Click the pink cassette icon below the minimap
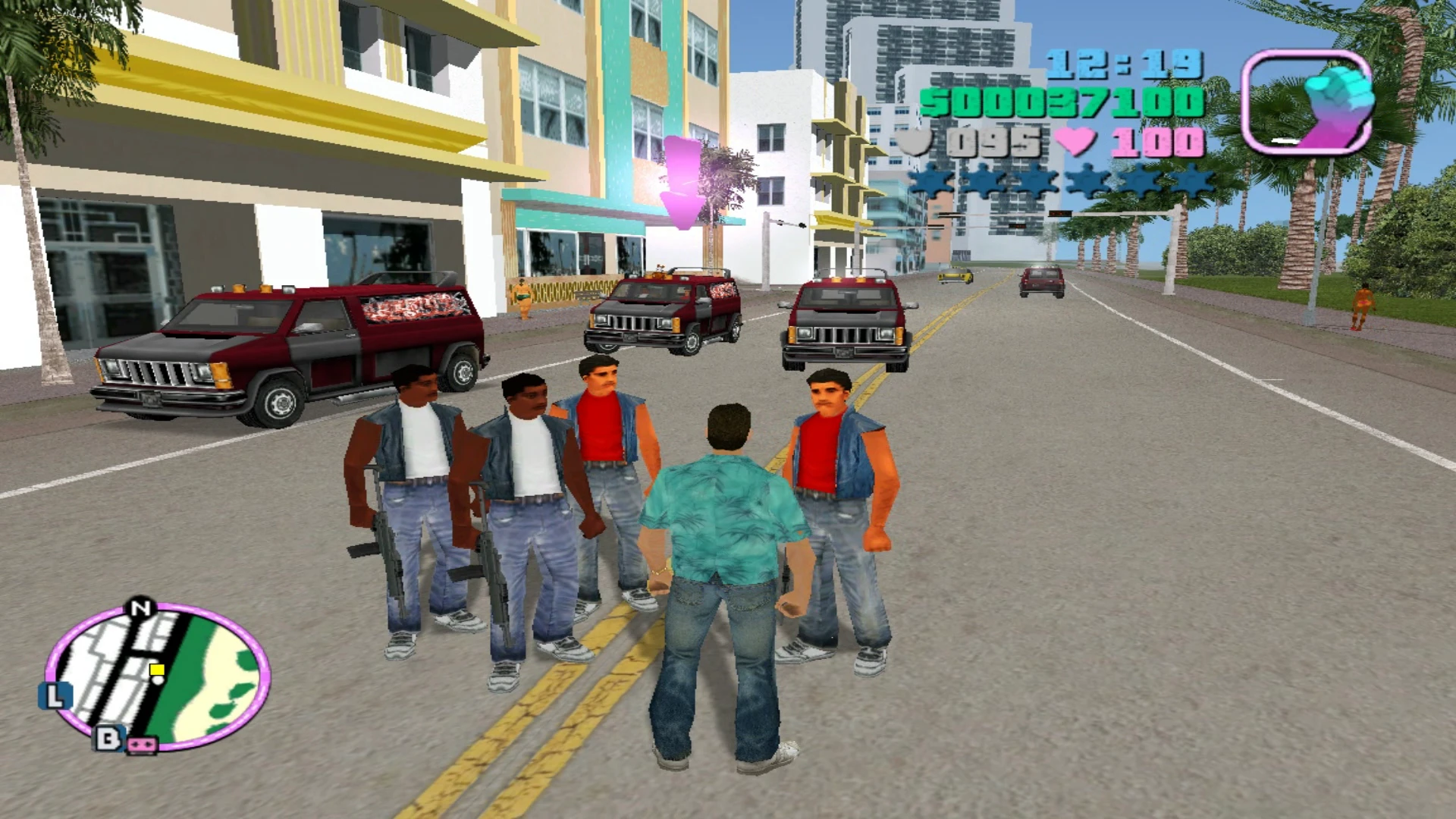The image size is (1456, 819). [142, 745]
